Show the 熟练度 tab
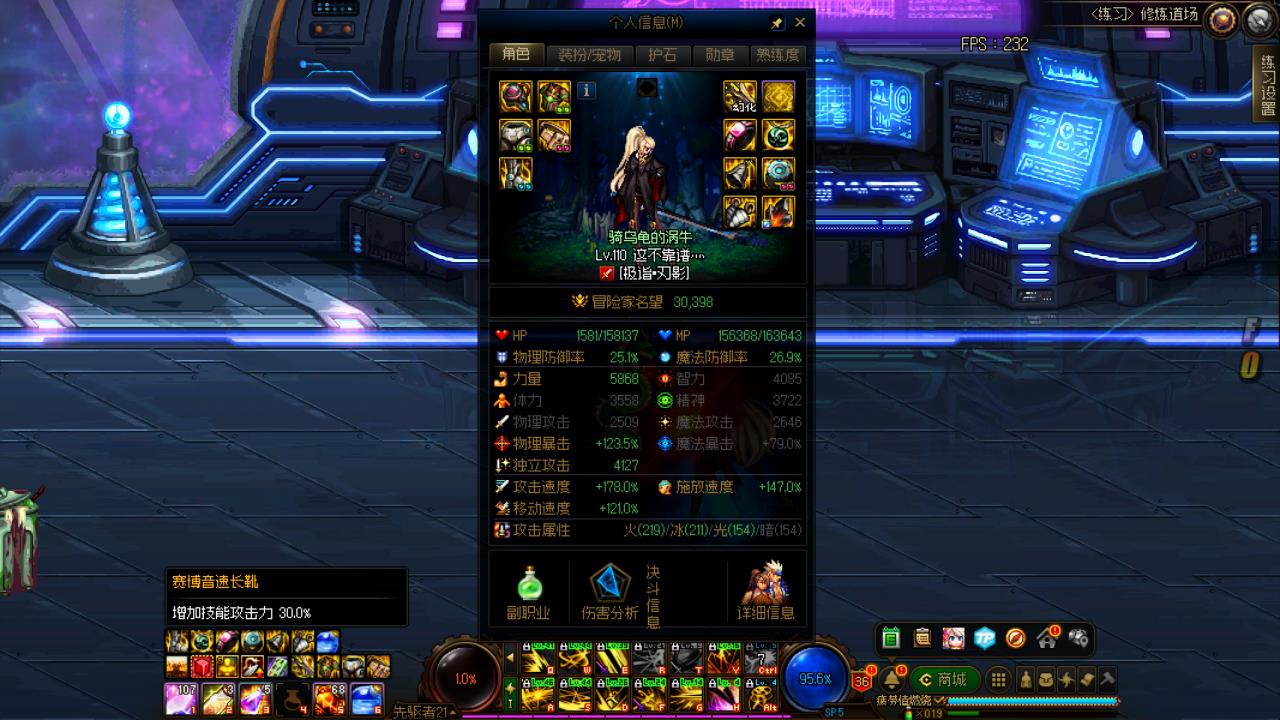Screen dimensions: 1280x720 [777, 55]
